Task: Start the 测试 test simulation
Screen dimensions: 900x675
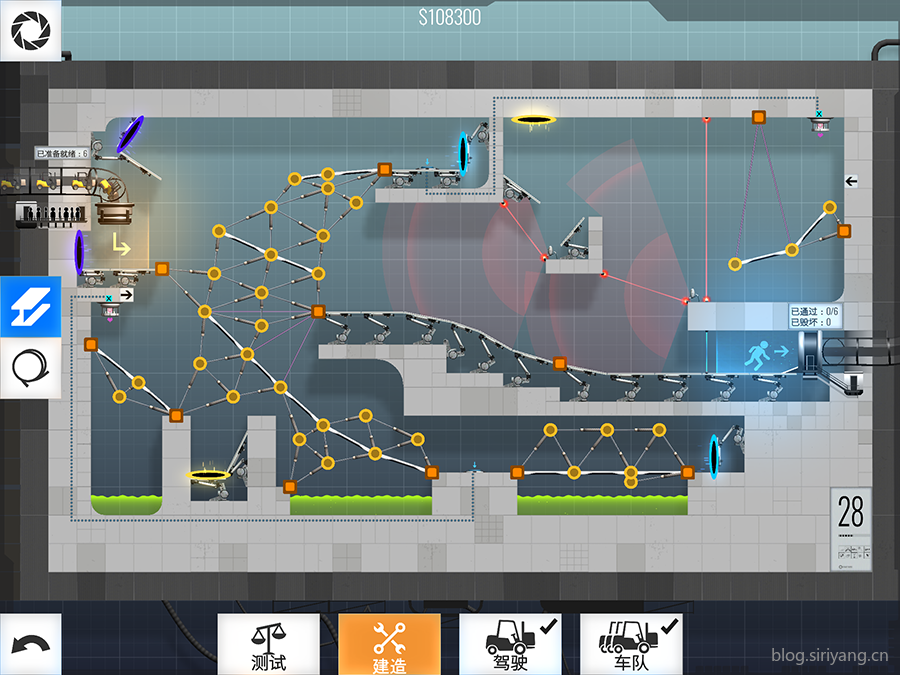Action: pos(268,644)
